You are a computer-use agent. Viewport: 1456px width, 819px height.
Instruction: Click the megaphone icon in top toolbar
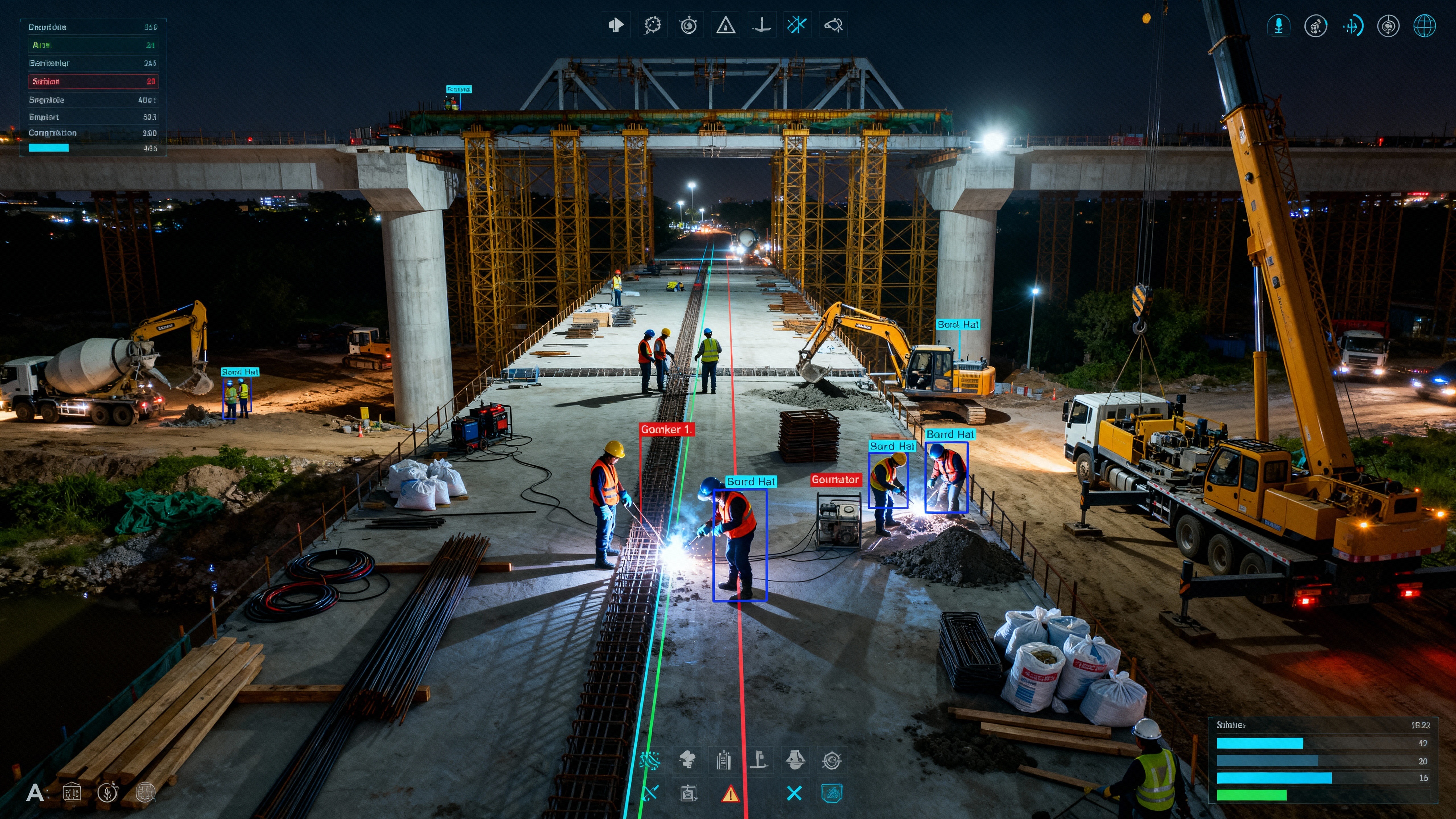pos(615,25)
